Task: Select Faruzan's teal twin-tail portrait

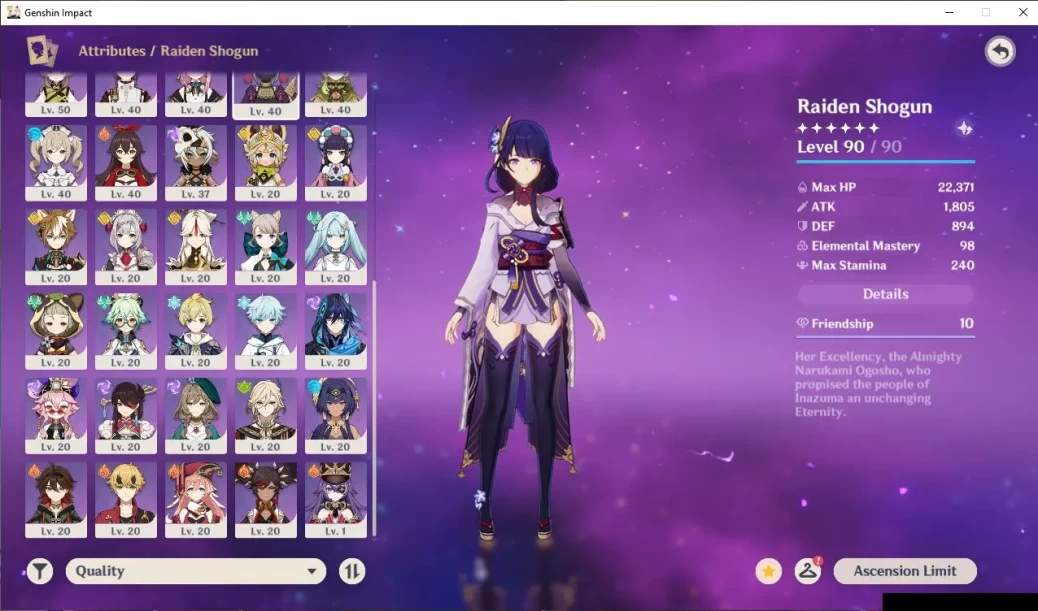Action: click(x=335, y=243)
